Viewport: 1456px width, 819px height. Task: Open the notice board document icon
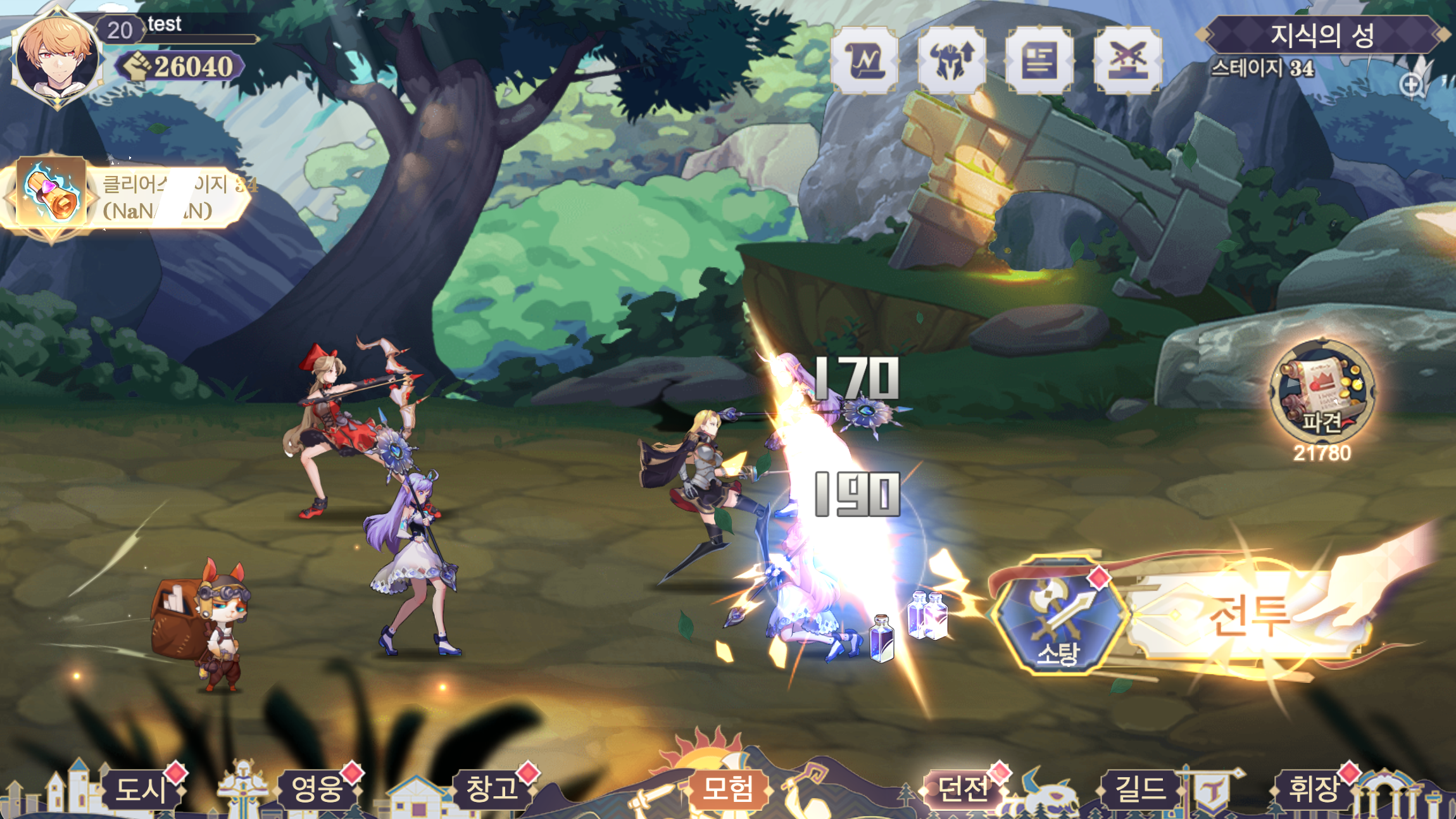[1039, 61]
